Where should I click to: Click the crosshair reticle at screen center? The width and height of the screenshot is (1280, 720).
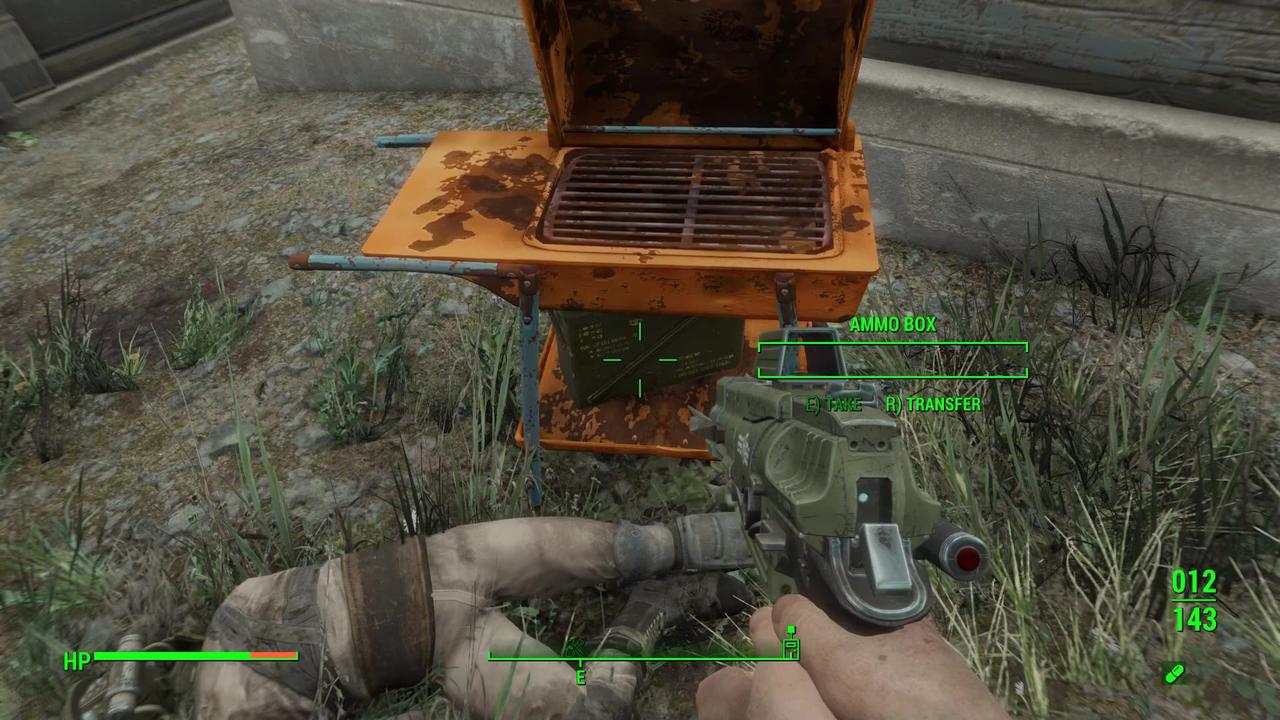(640, 360)
